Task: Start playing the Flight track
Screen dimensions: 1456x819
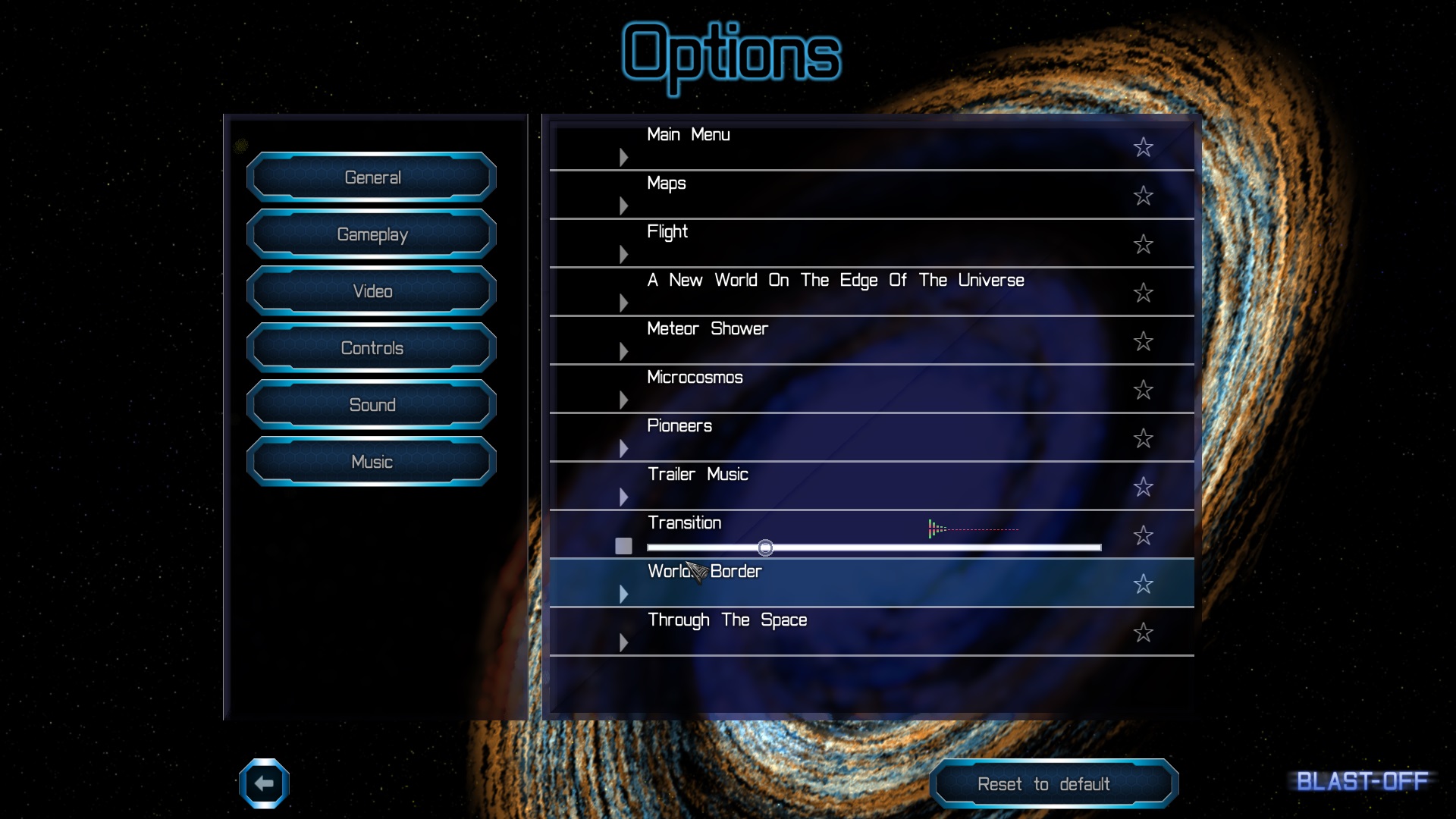Action: point(623,254)
